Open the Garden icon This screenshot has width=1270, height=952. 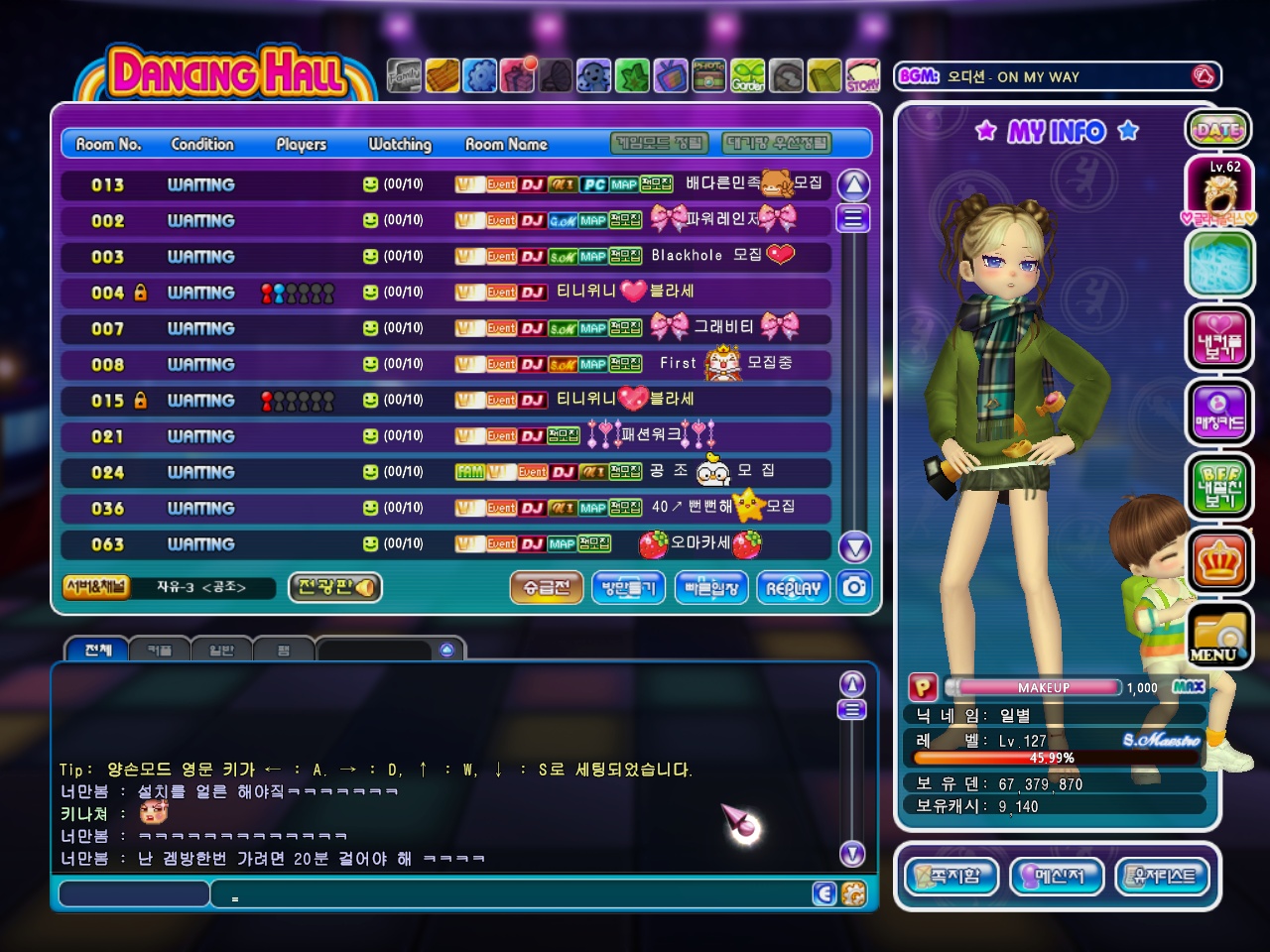coord(748,76)
